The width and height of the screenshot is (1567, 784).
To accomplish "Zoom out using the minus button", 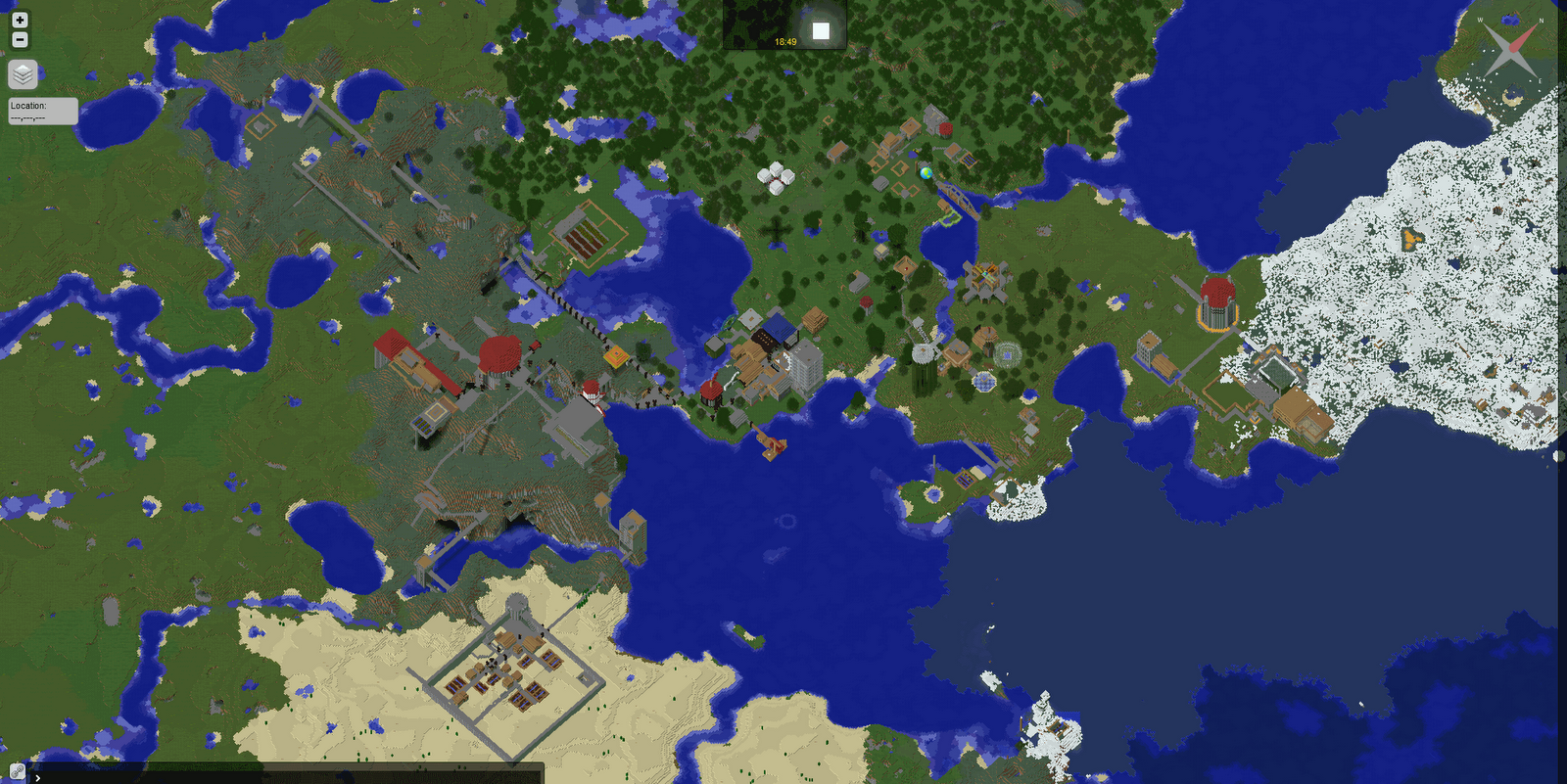I will coord(18,40).
